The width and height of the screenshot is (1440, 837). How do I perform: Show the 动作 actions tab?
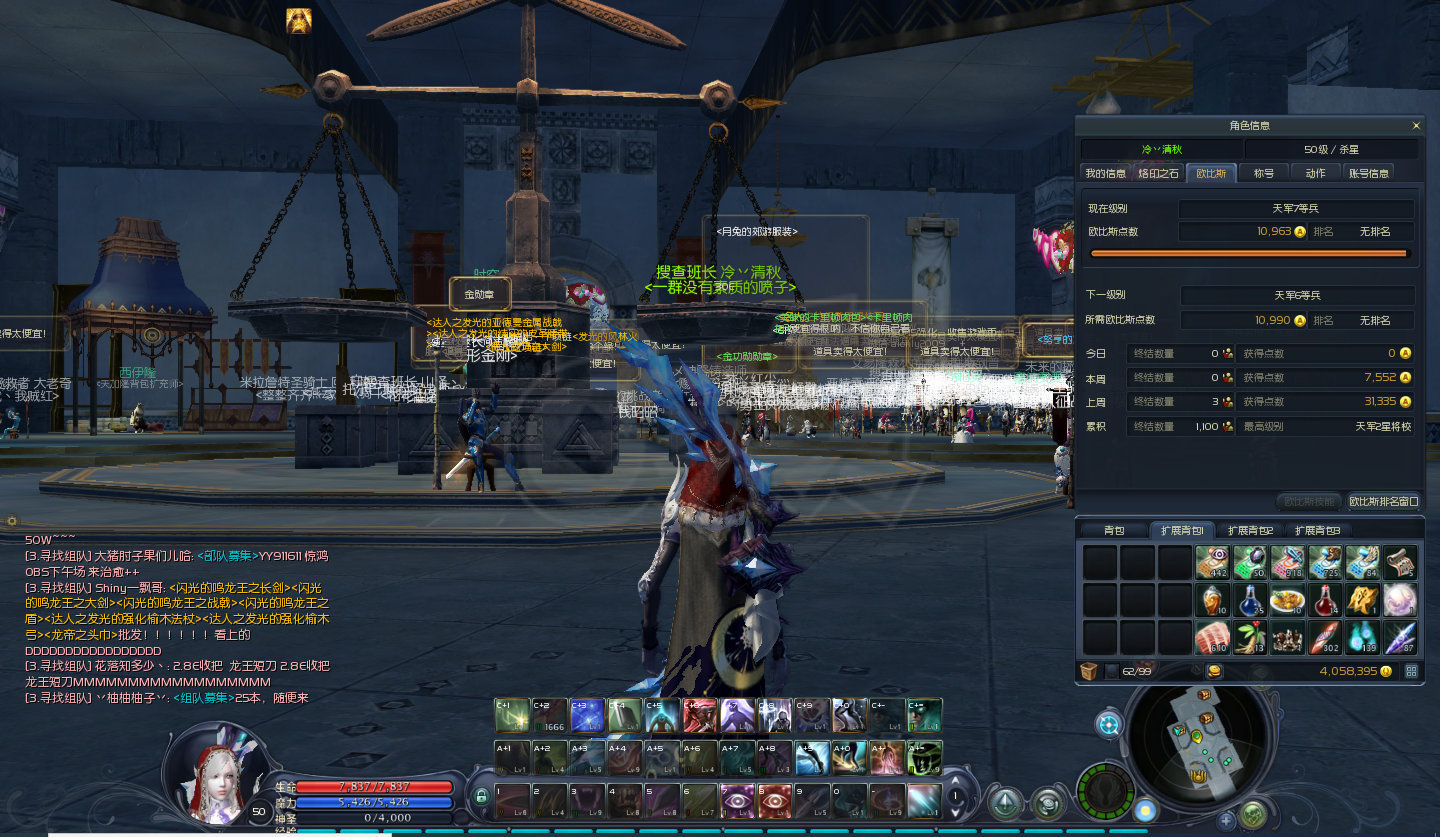1315,173
